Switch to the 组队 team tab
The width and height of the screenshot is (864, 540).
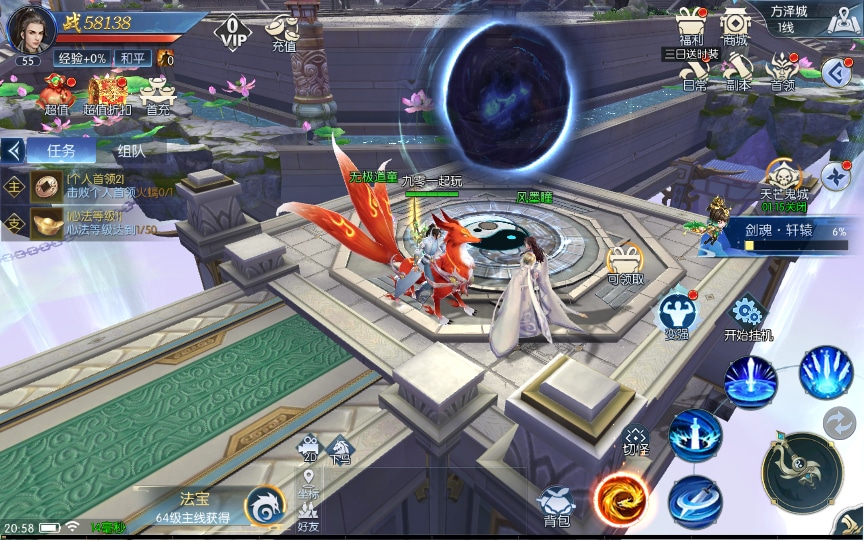pyautogui.click(x=130, y=151)
